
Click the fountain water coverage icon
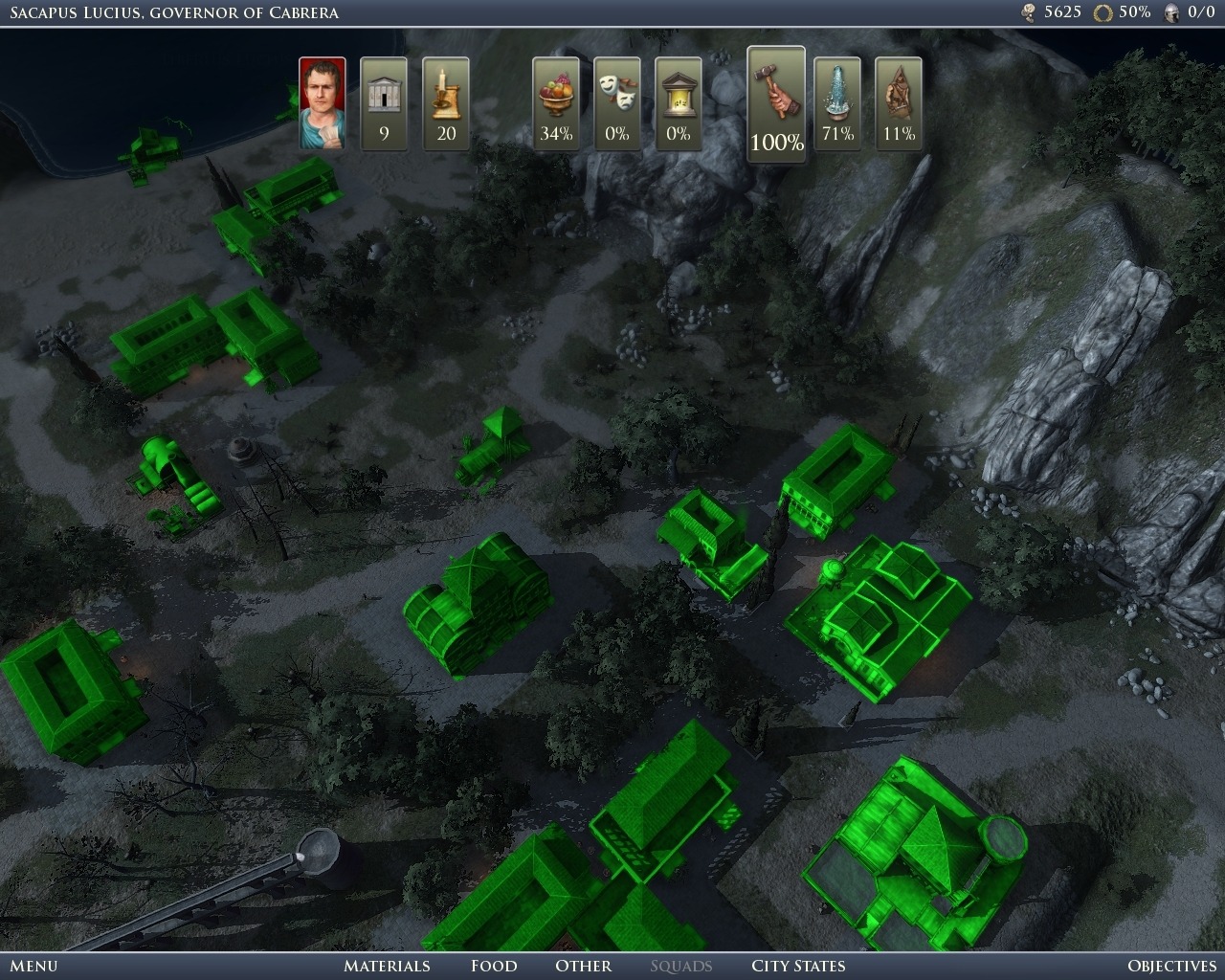coord(837,103)
